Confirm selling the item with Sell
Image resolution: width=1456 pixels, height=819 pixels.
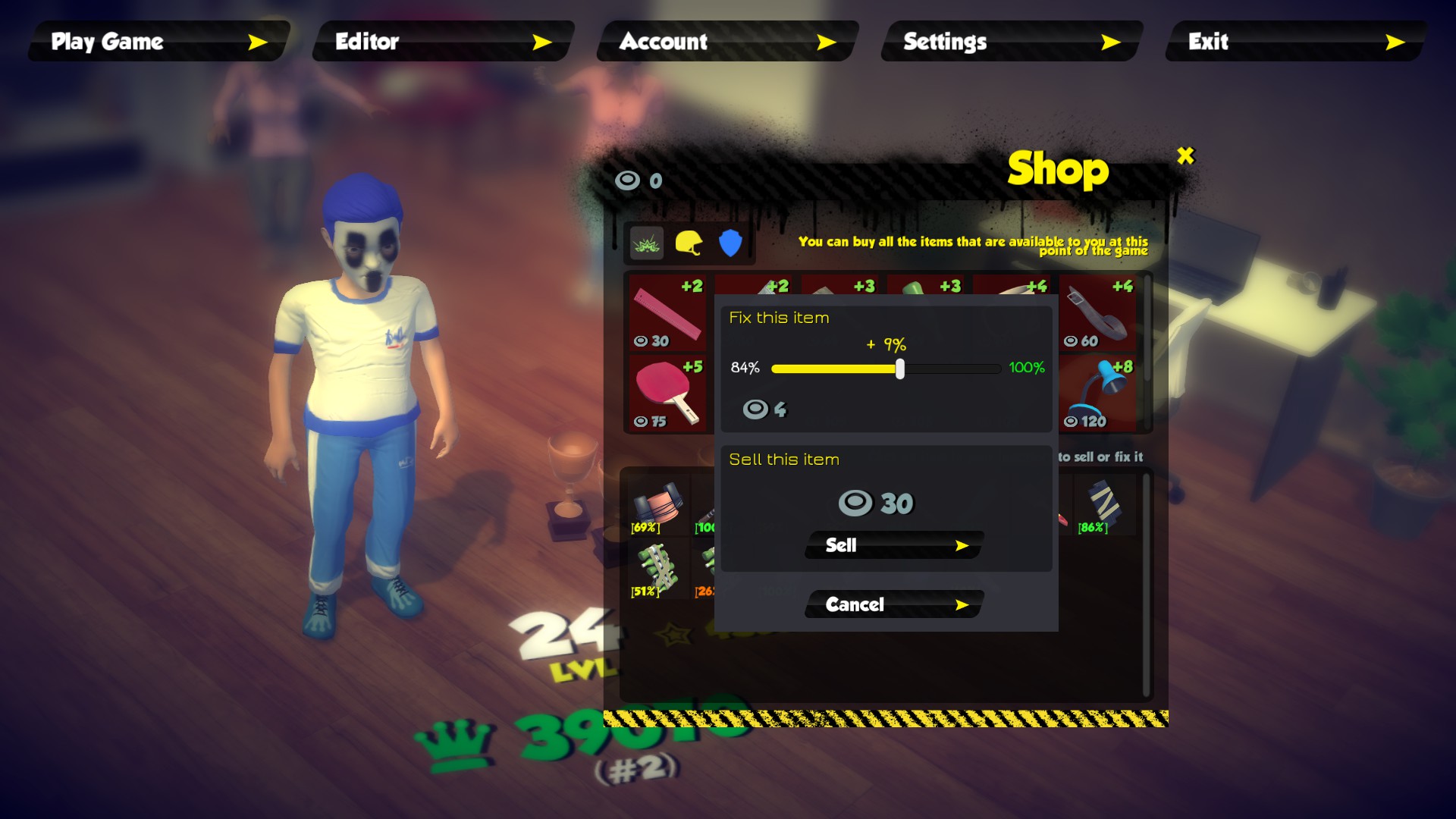click(x=892, y=544)
